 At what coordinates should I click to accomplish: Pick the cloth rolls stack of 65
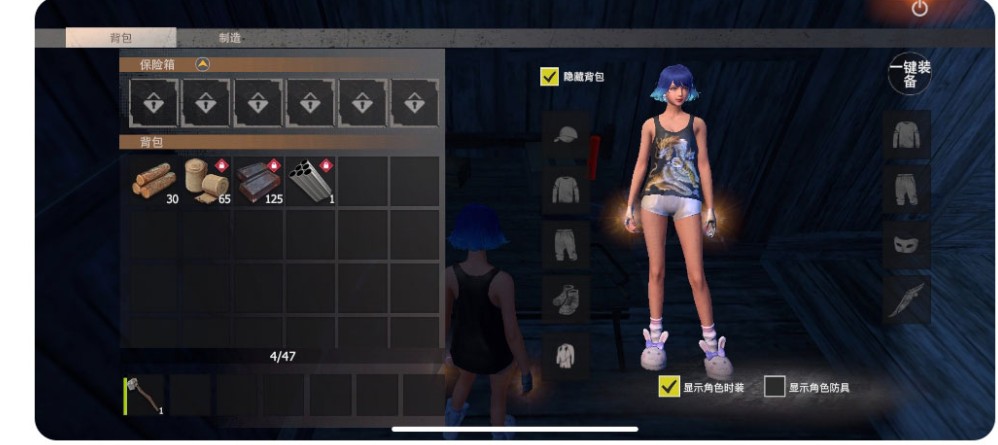207,181
